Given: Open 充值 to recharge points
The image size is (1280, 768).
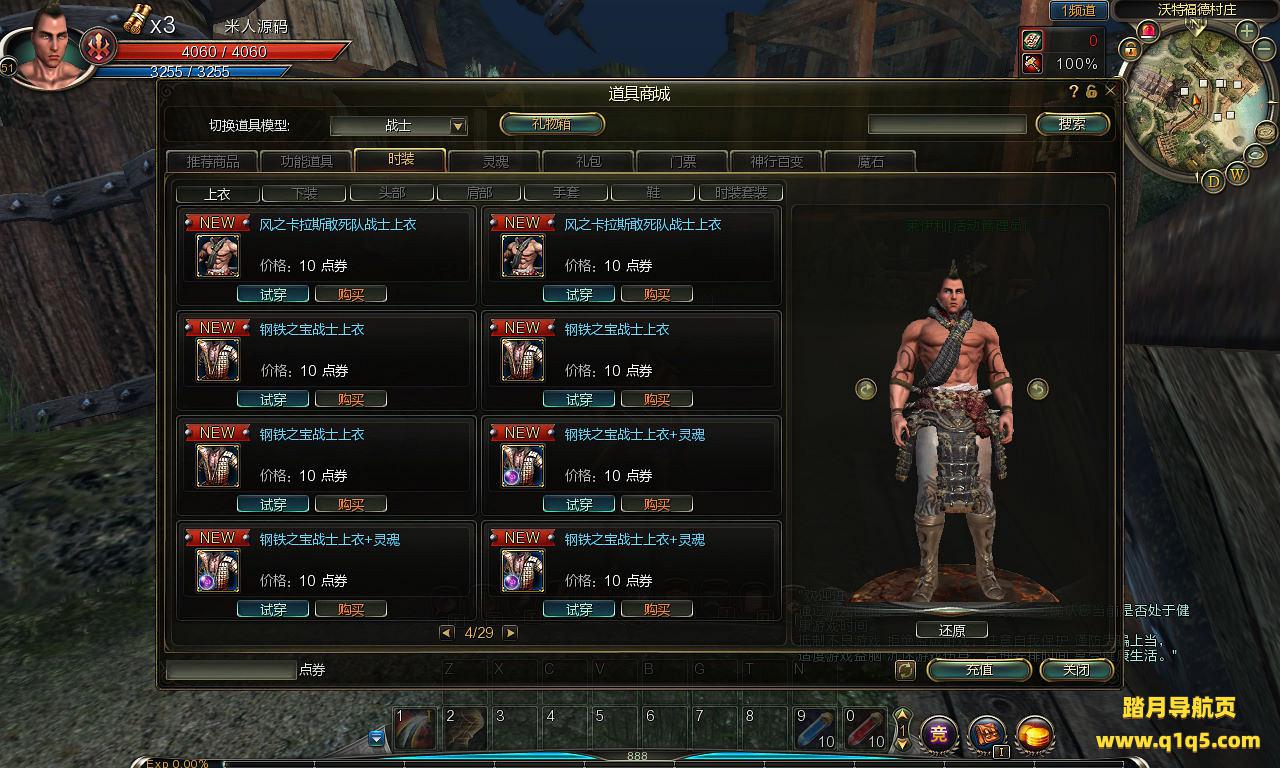Looking at the screenshot, I should pos(978,670).
